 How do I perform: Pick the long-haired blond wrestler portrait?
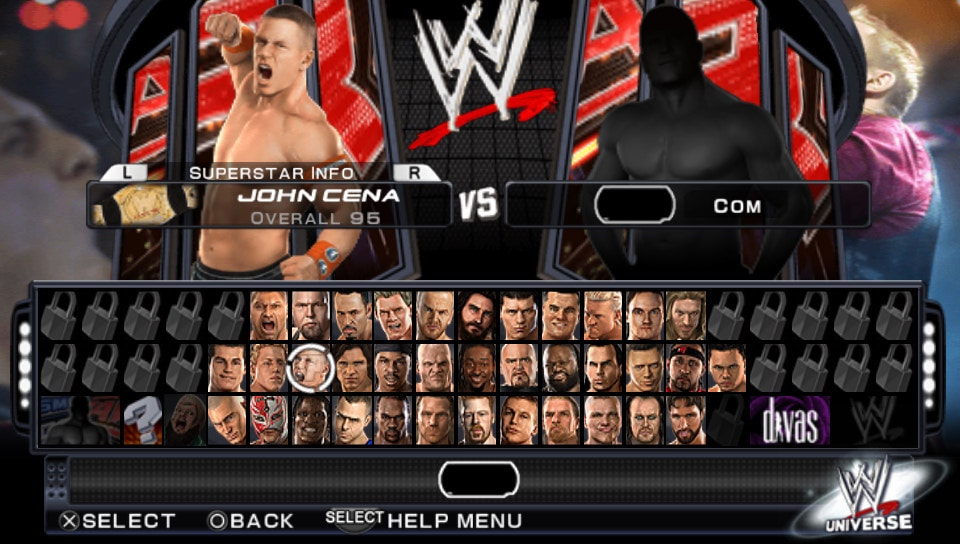[687, 316]
